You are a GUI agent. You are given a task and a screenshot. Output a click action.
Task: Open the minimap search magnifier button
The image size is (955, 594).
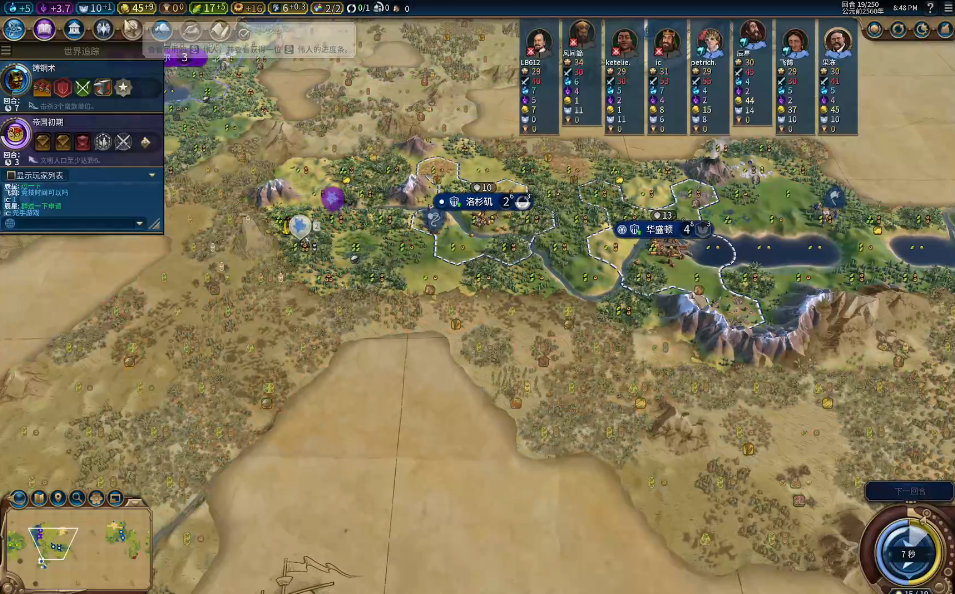tap(78, 498)
